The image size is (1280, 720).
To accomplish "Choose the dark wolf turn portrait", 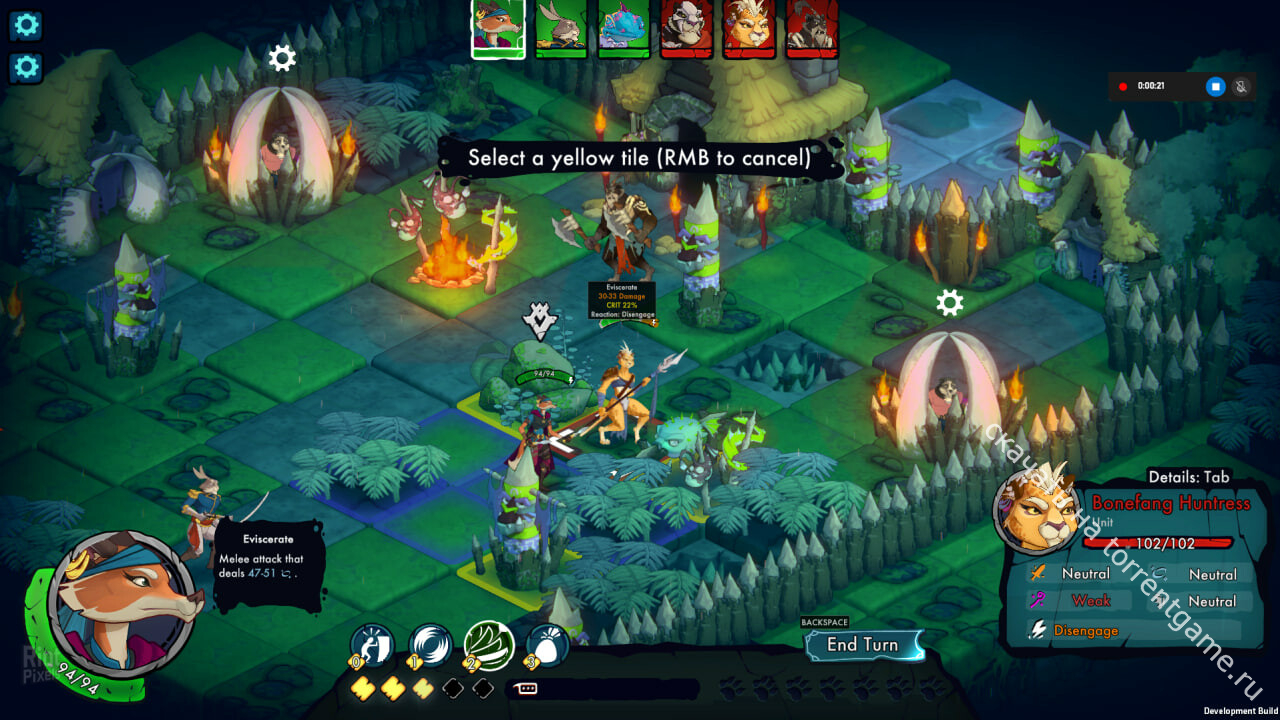I will pos(812,27).
